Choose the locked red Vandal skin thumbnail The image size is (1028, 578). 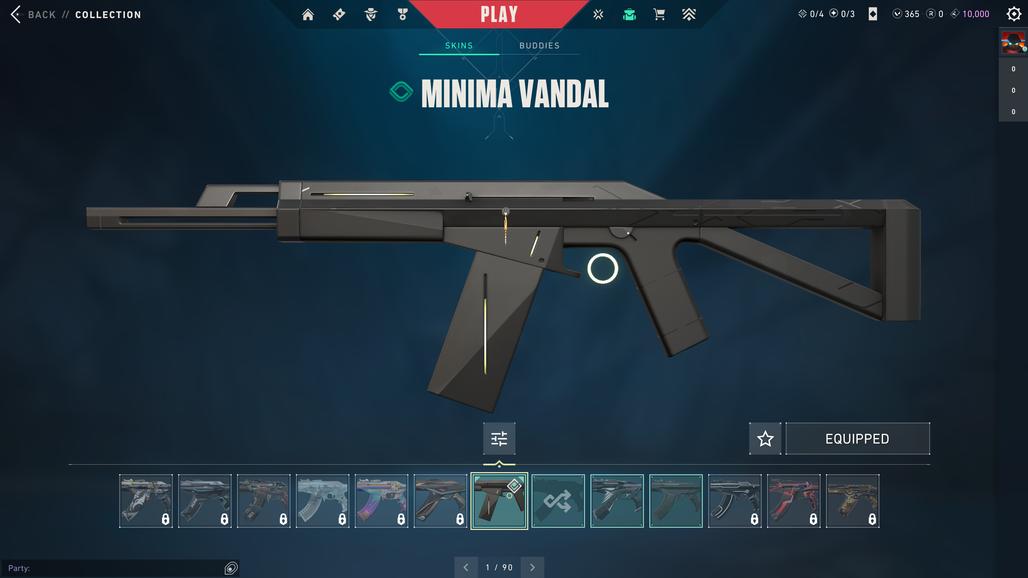(794, 501)
